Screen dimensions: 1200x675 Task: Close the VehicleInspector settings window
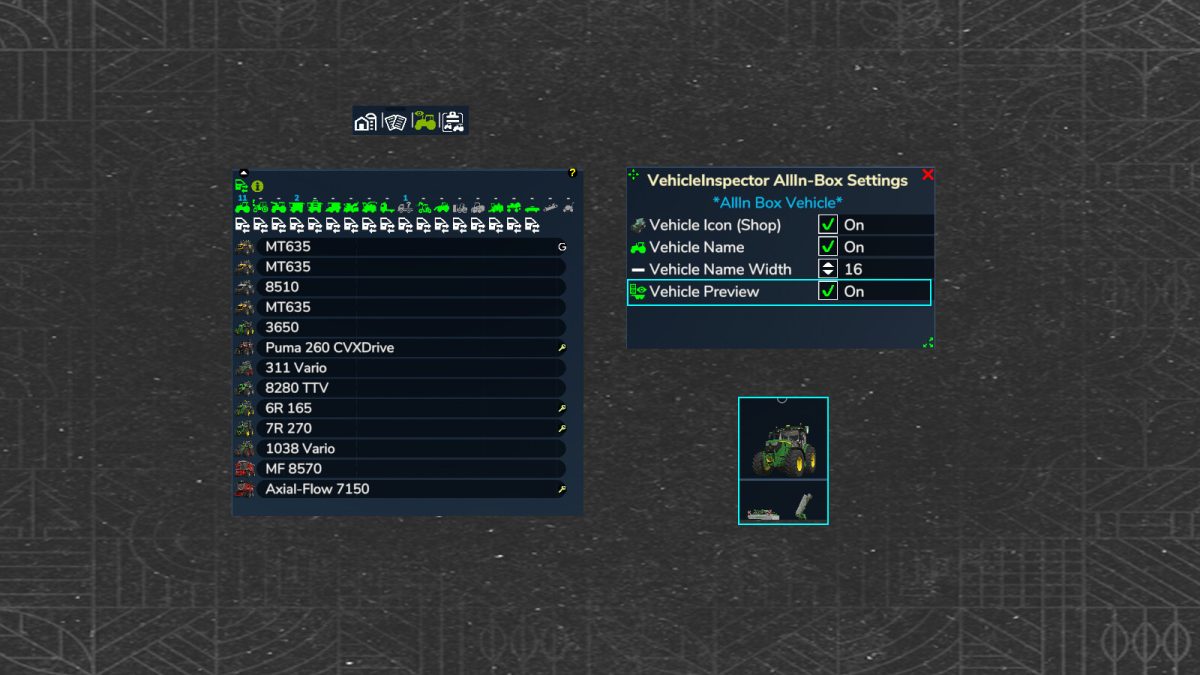point(927,175)
